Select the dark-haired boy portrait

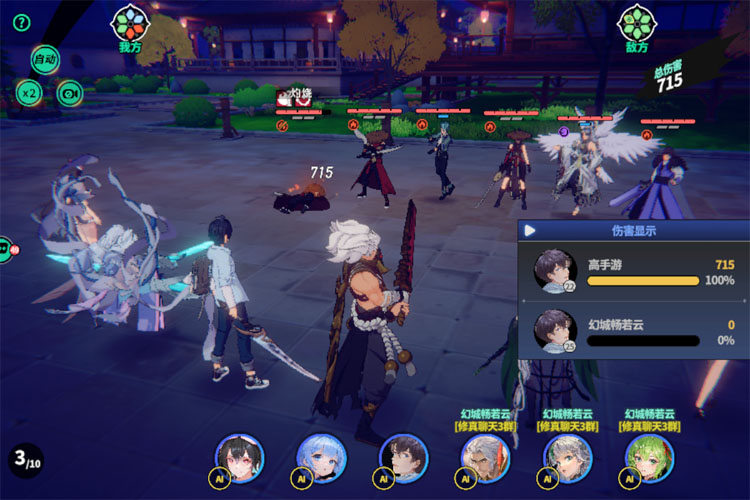point(404,458)
